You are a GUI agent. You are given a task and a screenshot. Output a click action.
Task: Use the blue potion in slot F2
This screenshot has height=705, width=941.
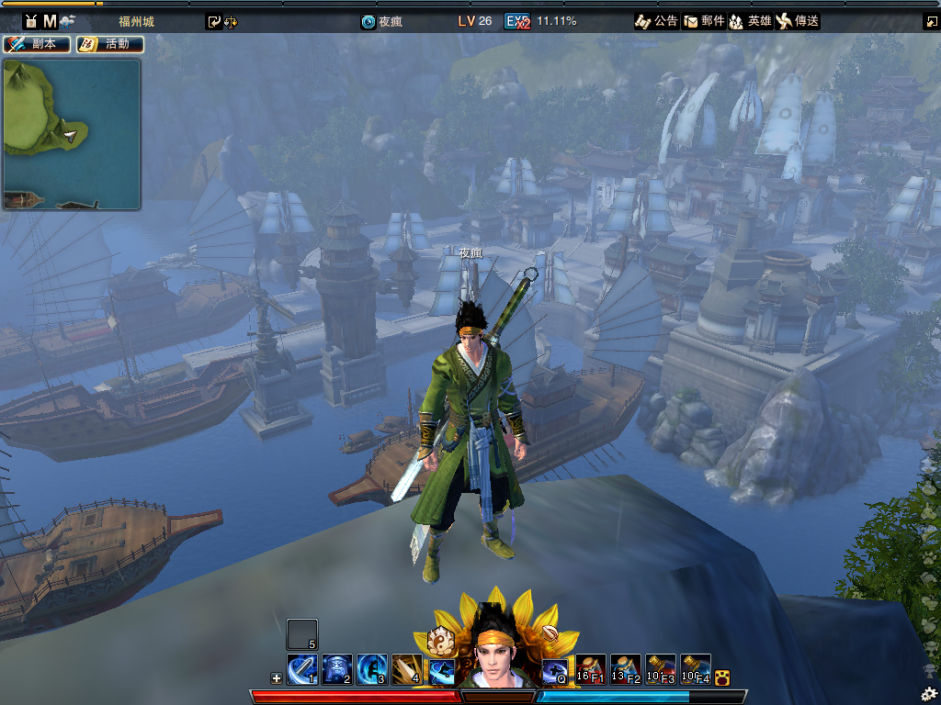click(x=626, y=669)
